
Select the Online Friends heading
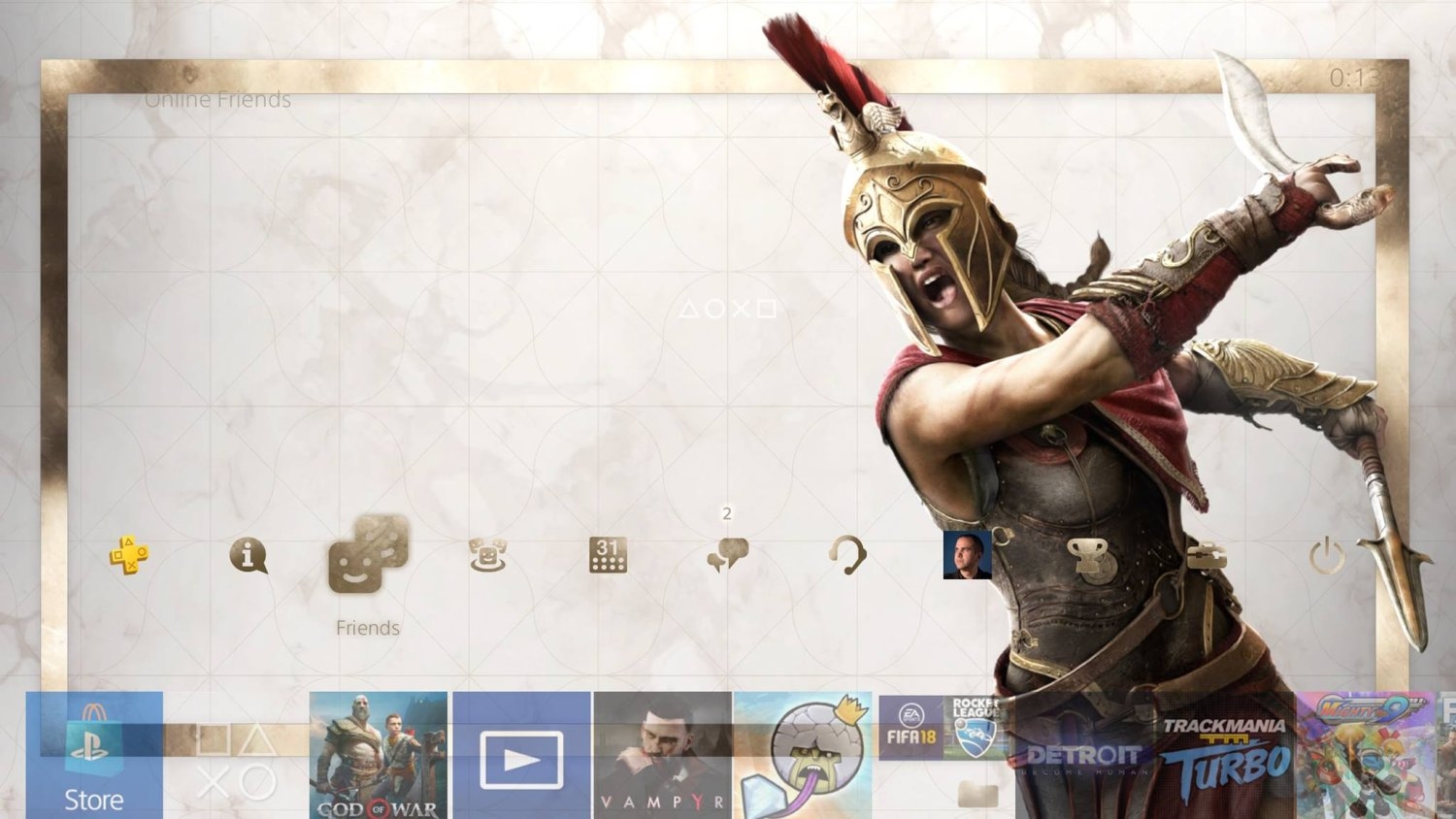[218, 99]
